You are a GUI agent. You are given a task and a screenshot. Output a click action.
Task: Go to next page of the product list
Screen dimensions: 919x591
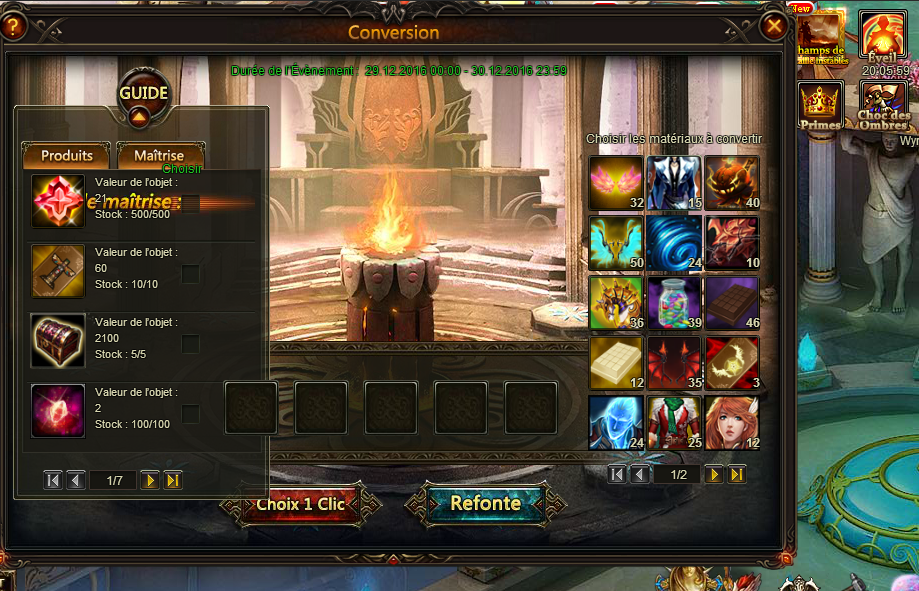tap(150, 481)
